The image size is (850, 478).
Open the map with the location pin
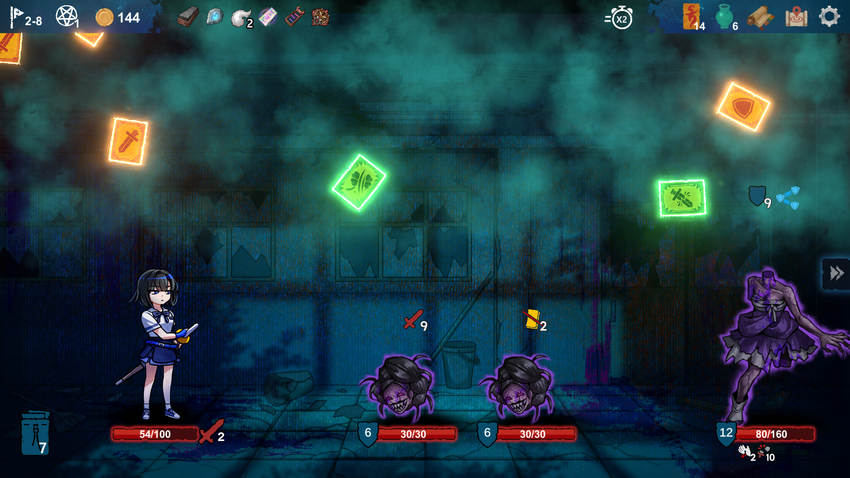796,16
